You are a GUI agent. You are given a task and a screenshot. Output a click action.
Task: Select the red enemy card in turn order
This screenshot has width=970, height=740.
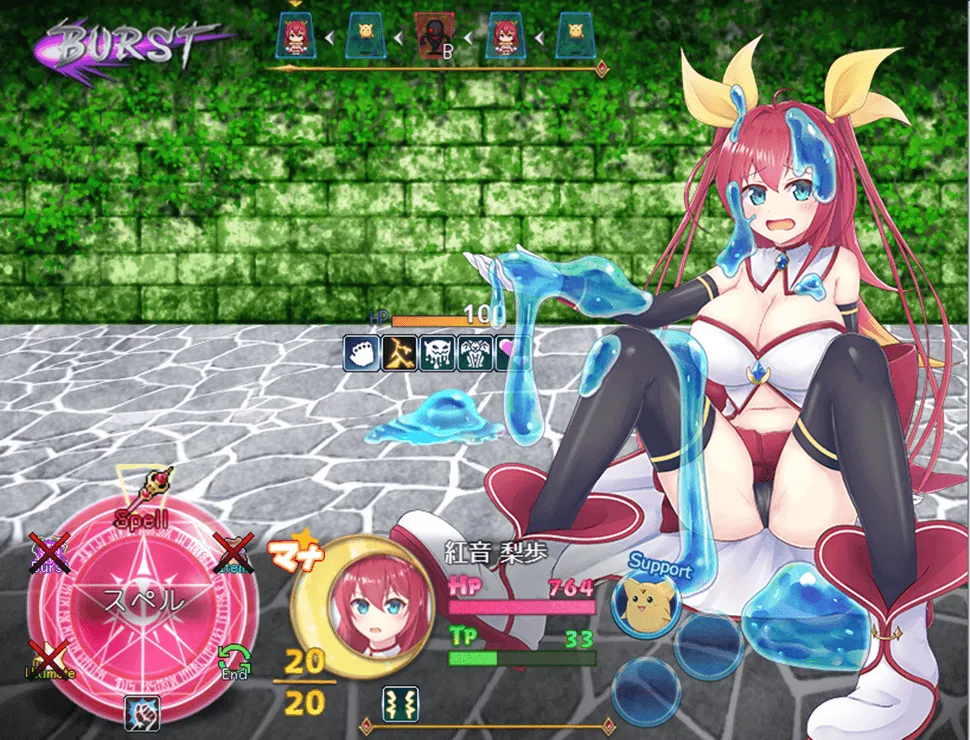[x=431, y=38]
